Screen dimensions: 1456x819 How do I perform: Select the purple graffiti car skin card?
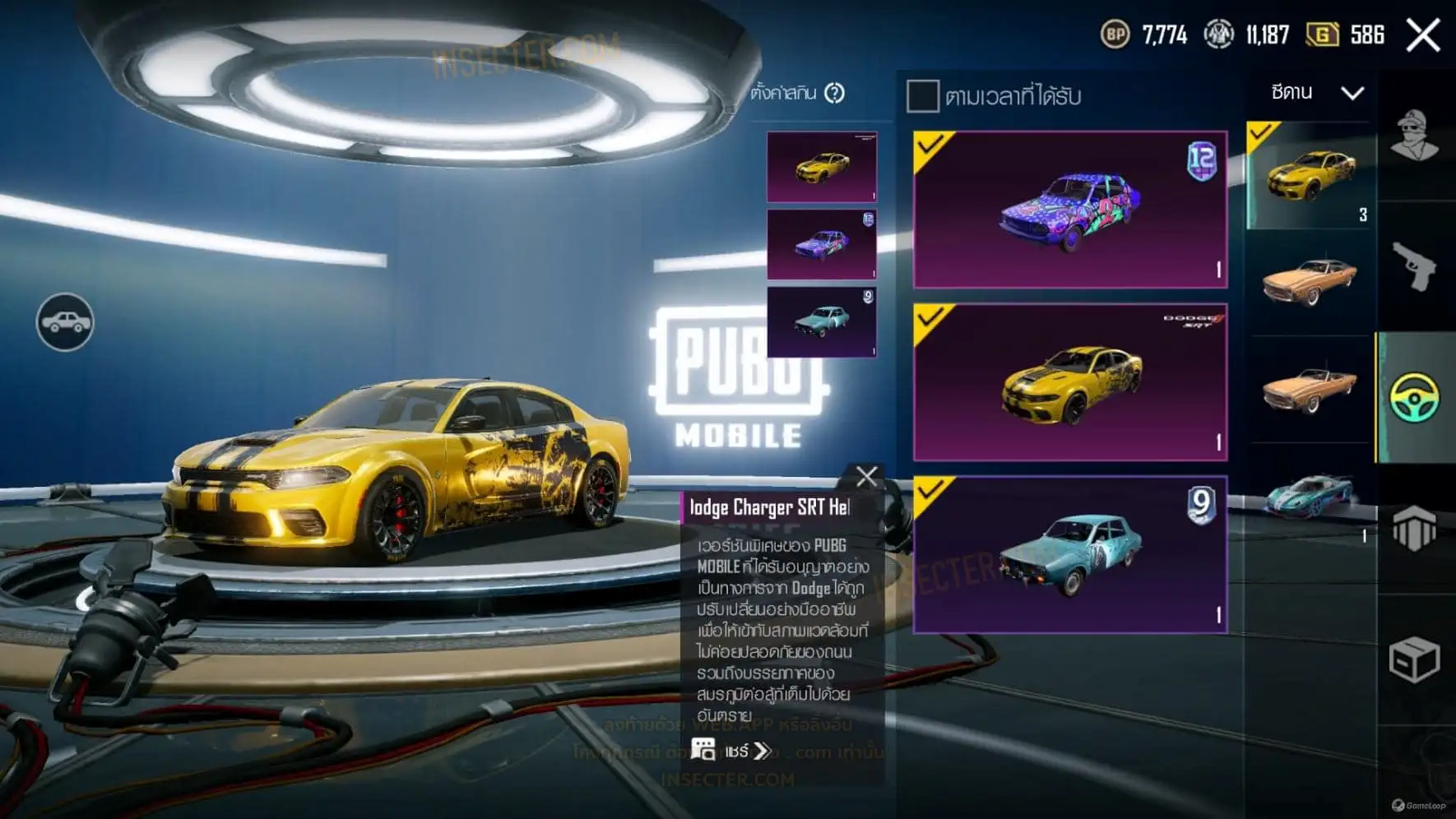point(1070,210)
